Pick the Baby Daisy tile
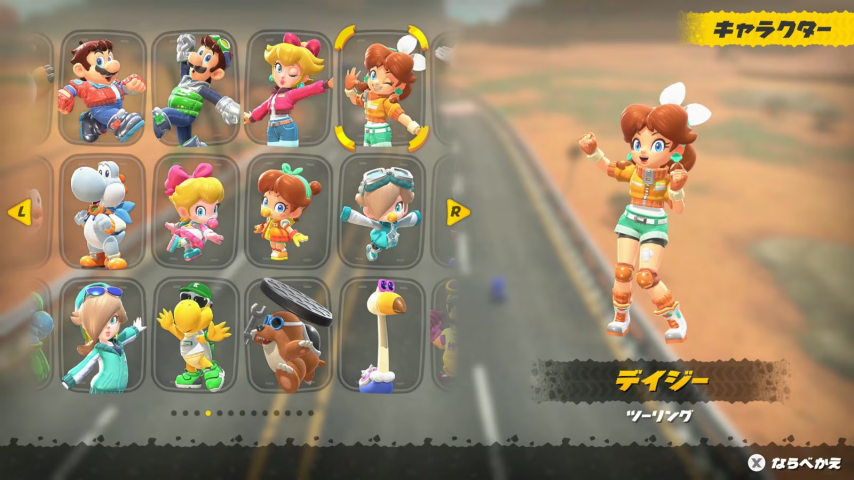The image size is (854, 480). click(289, 212)
